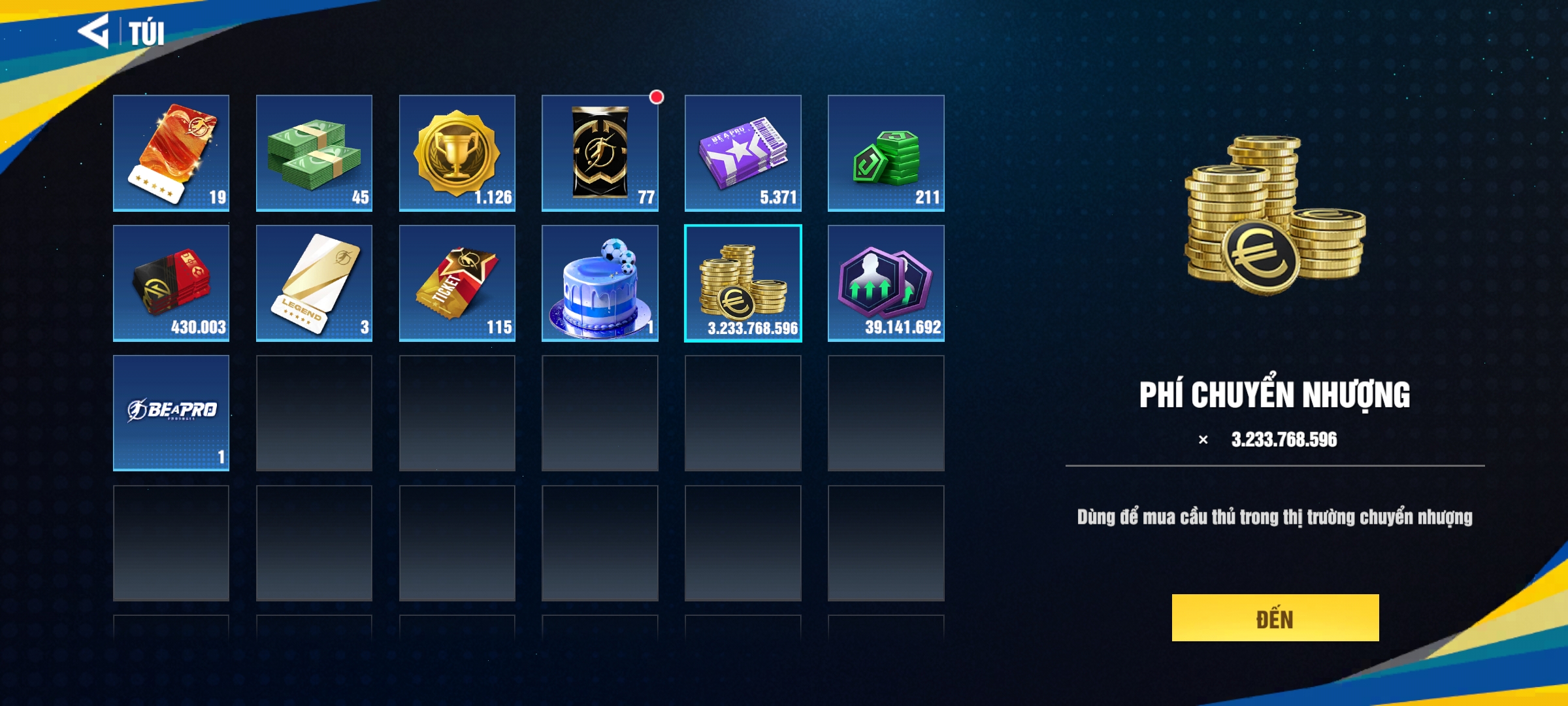Select the white gold Legend card
The image size is (1568, 706).
[314, 283]
